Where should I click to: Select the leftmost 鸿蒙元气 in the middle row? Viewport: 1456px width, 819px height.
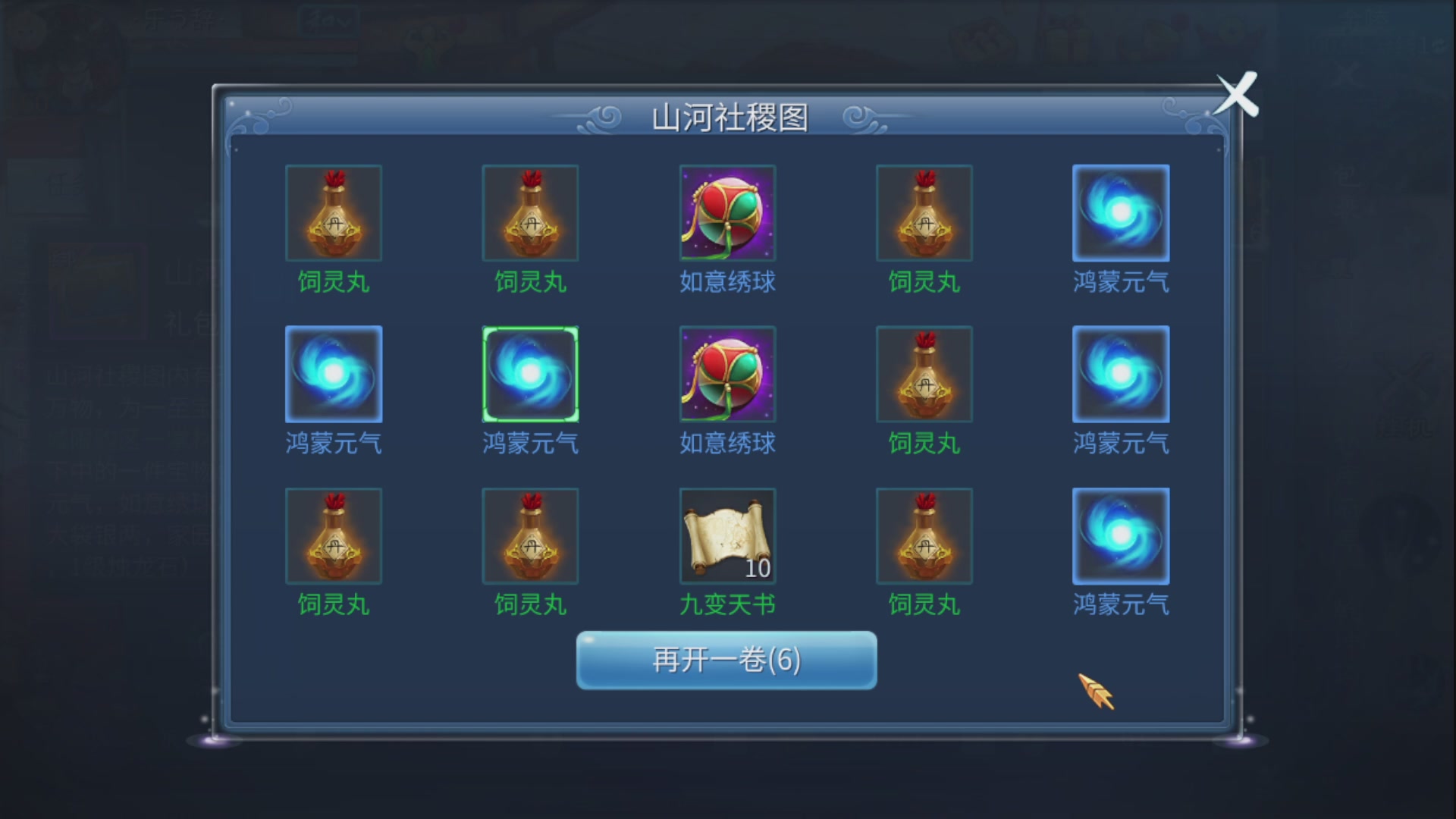tap(333, 375)
